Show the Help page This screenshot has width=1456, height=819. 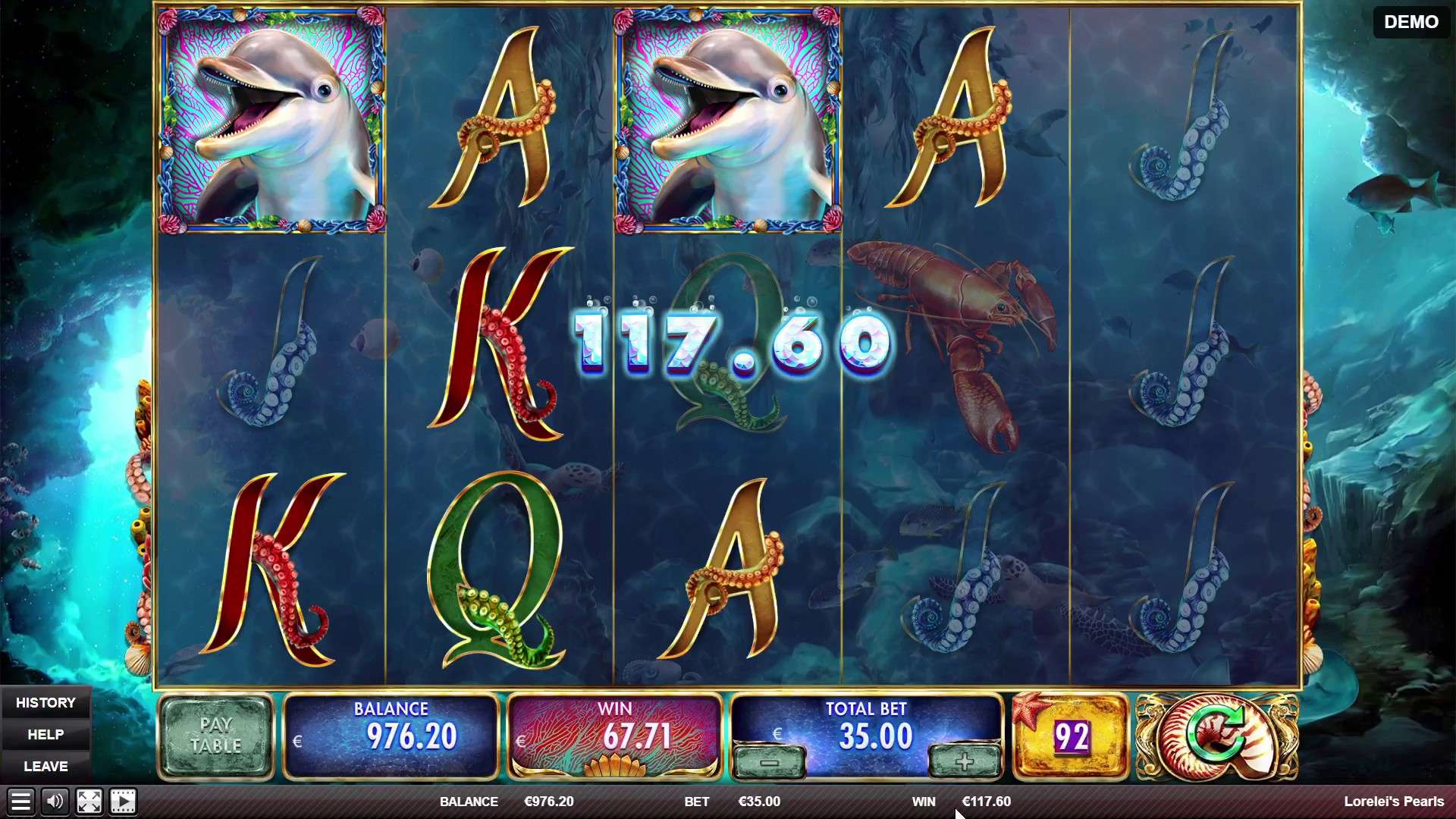click(x=45, y=735)
